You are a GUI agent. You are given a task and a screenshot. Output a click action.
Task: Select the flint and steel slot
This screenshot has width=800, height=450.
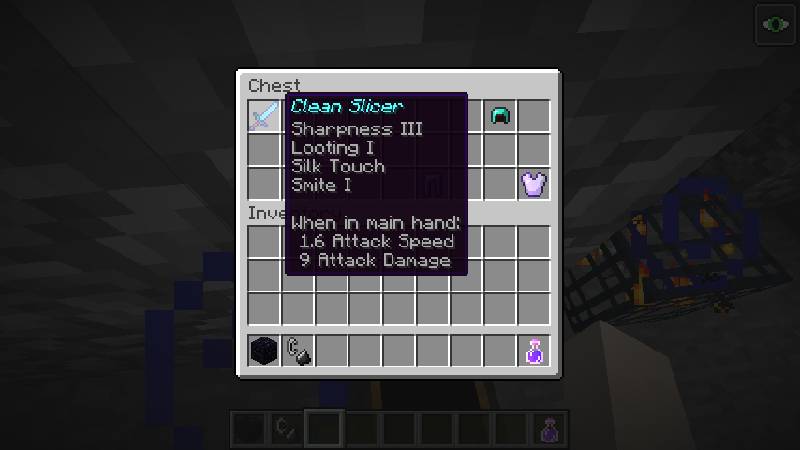point(298,351)
